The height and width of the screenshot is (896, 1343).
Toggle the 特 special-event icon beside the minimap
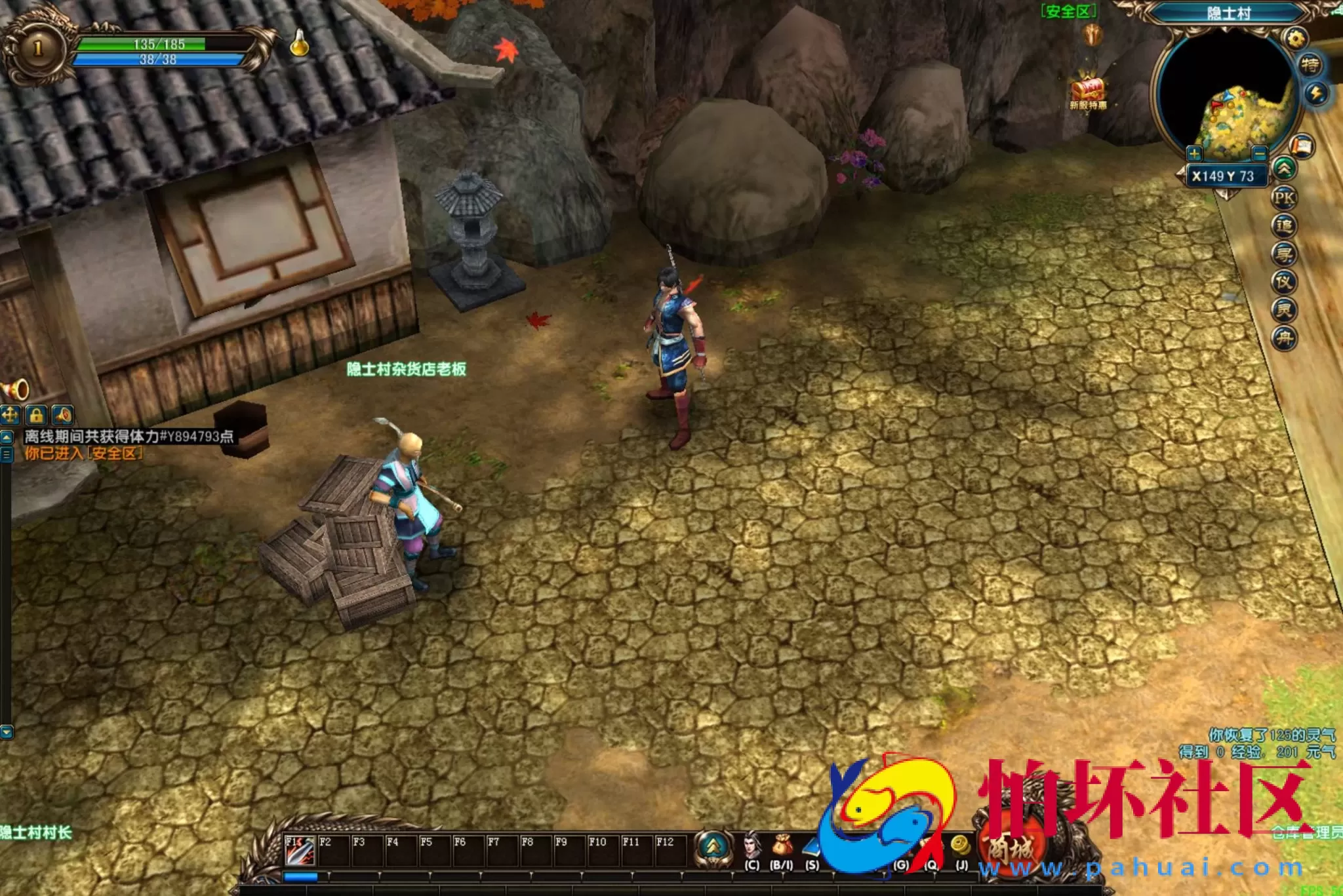point(1310,64)
